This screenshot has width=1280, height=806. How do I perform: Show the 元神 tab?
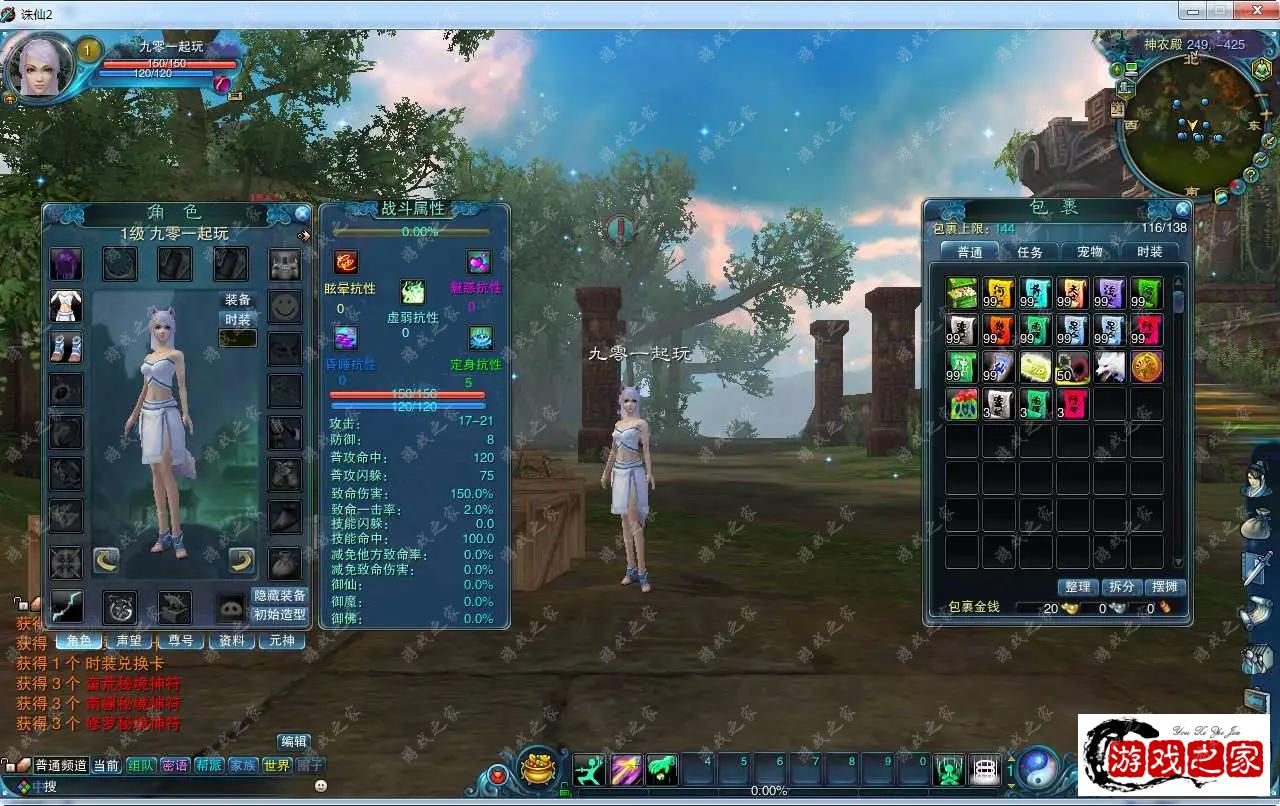(283, 640)
